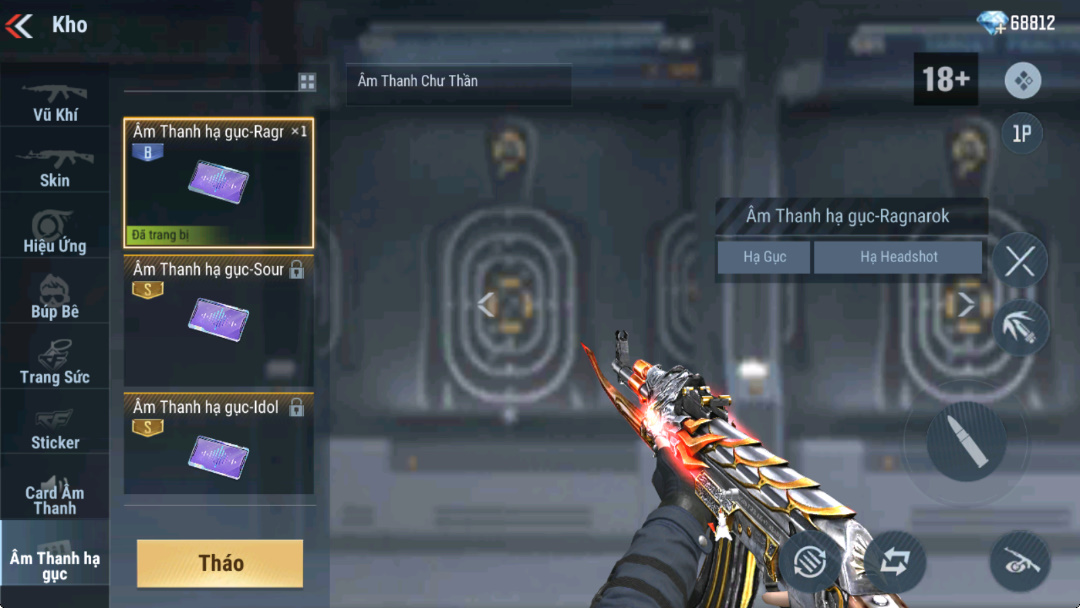
Task: Close the Ragnarok sound preview panel
Action: click(1019, 261)
